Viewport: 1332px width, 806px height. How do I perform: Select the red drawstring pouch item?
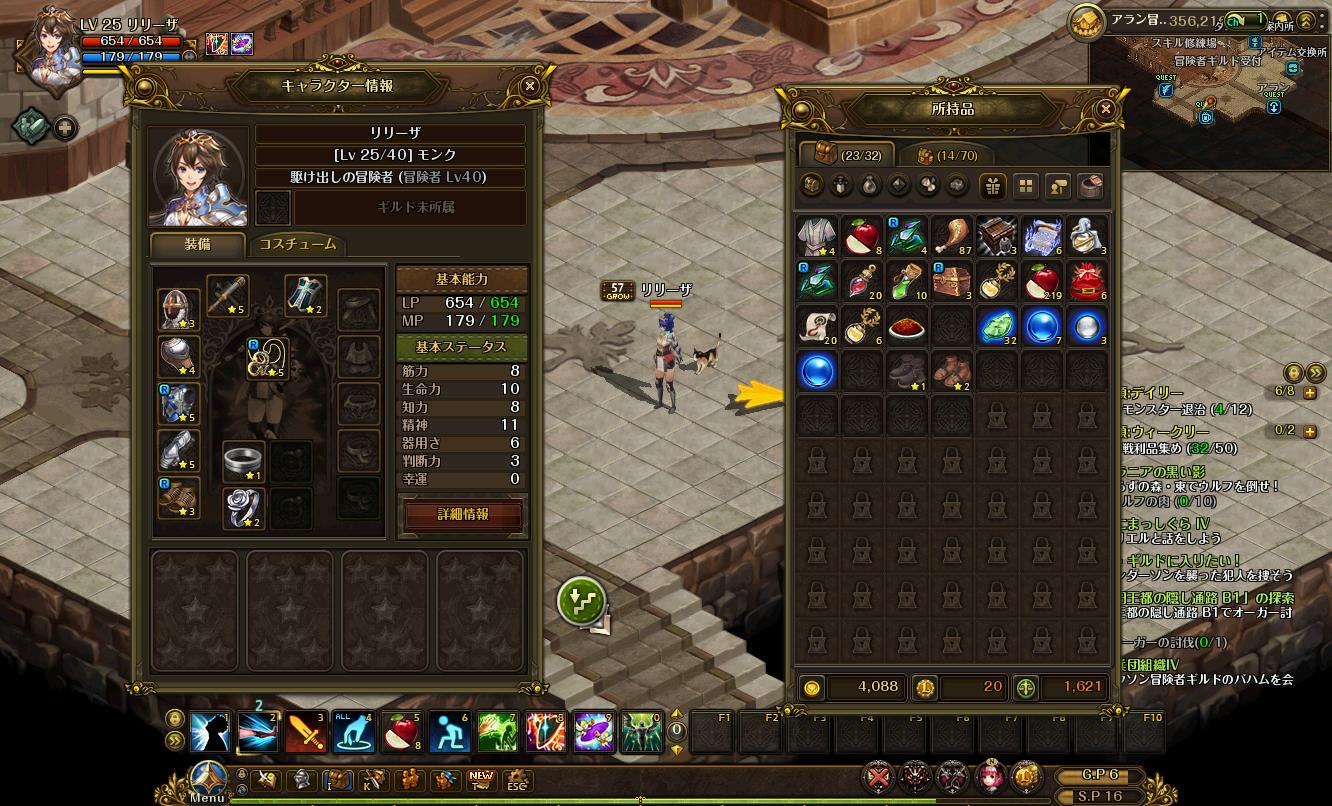[1087, 281]
